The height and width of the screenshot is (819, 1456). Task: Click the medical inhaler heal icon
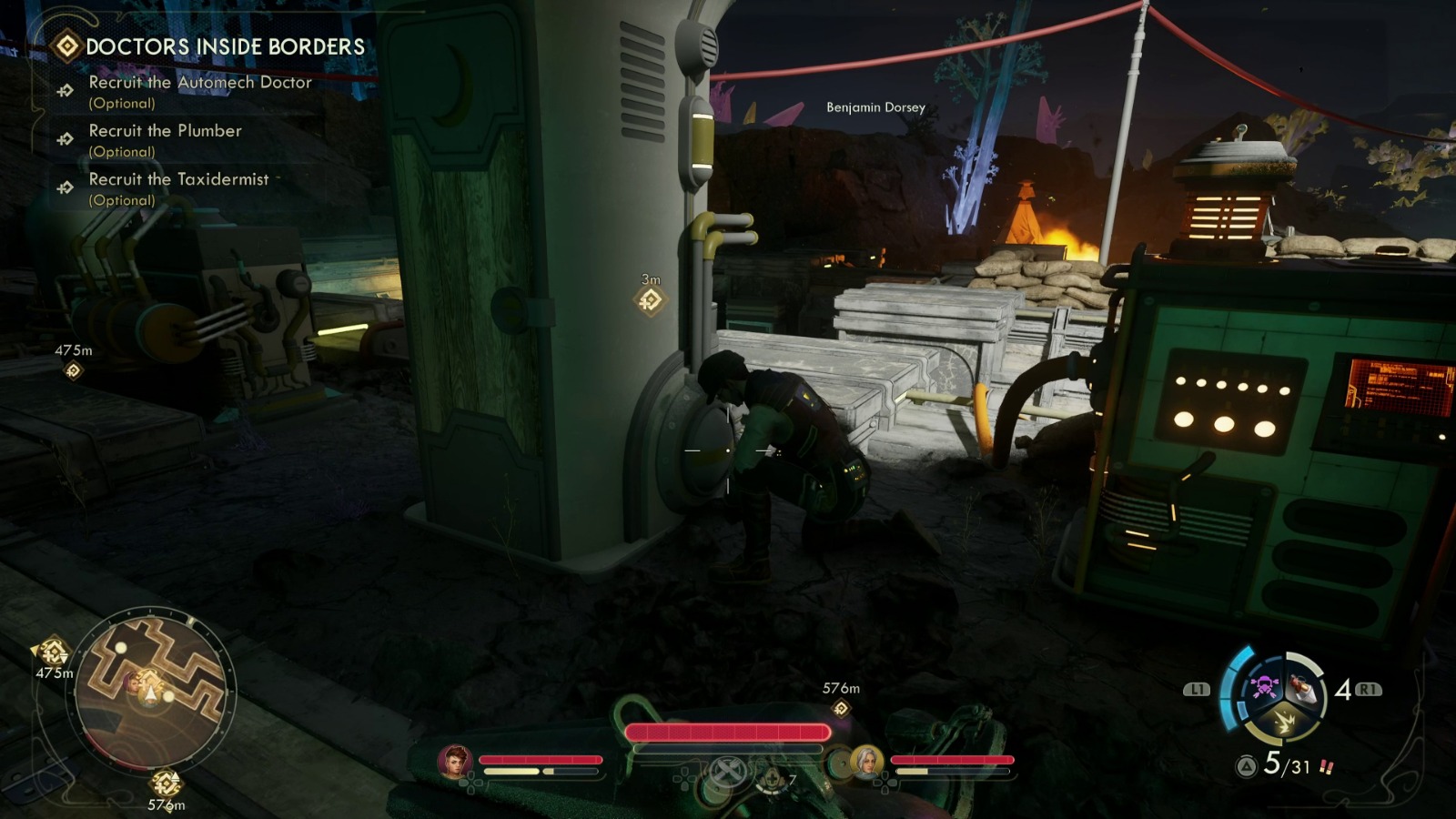pos(772,779)
